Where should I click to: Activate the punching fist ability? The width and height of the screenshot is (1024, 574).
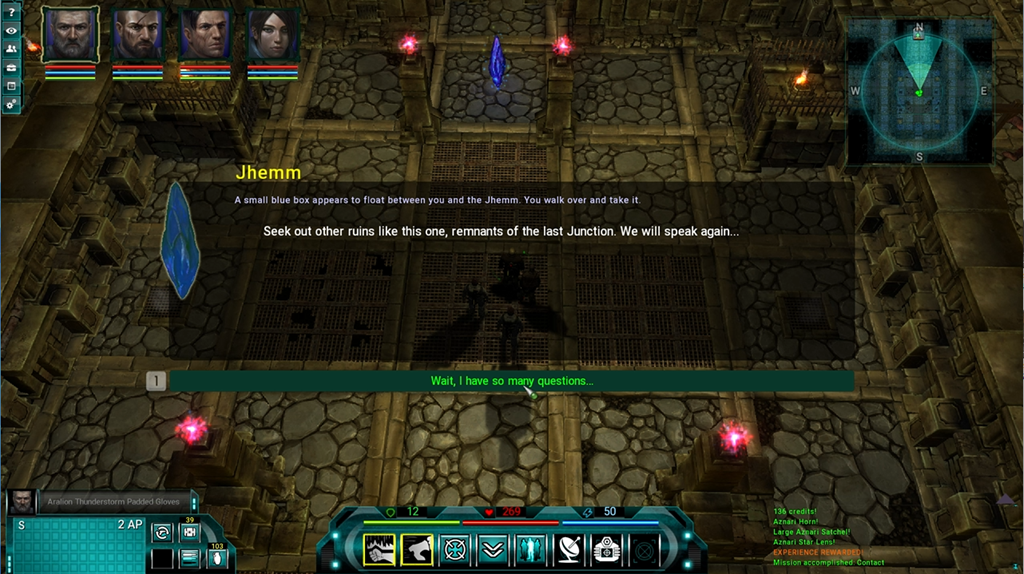tap(379, 549)
